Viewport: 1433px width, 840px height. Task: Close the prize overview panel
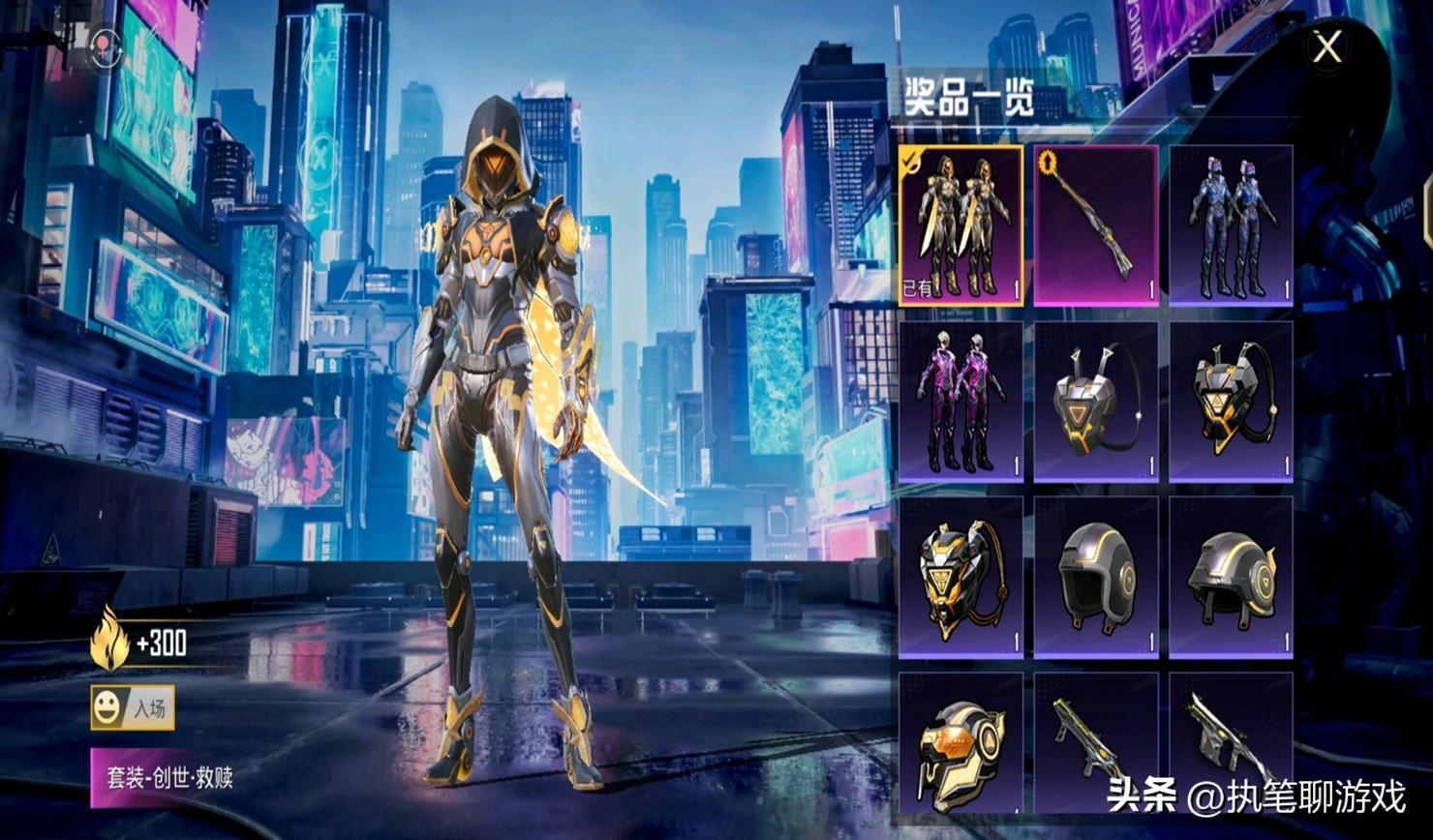pyautogui.click(x=1327, y=46)
